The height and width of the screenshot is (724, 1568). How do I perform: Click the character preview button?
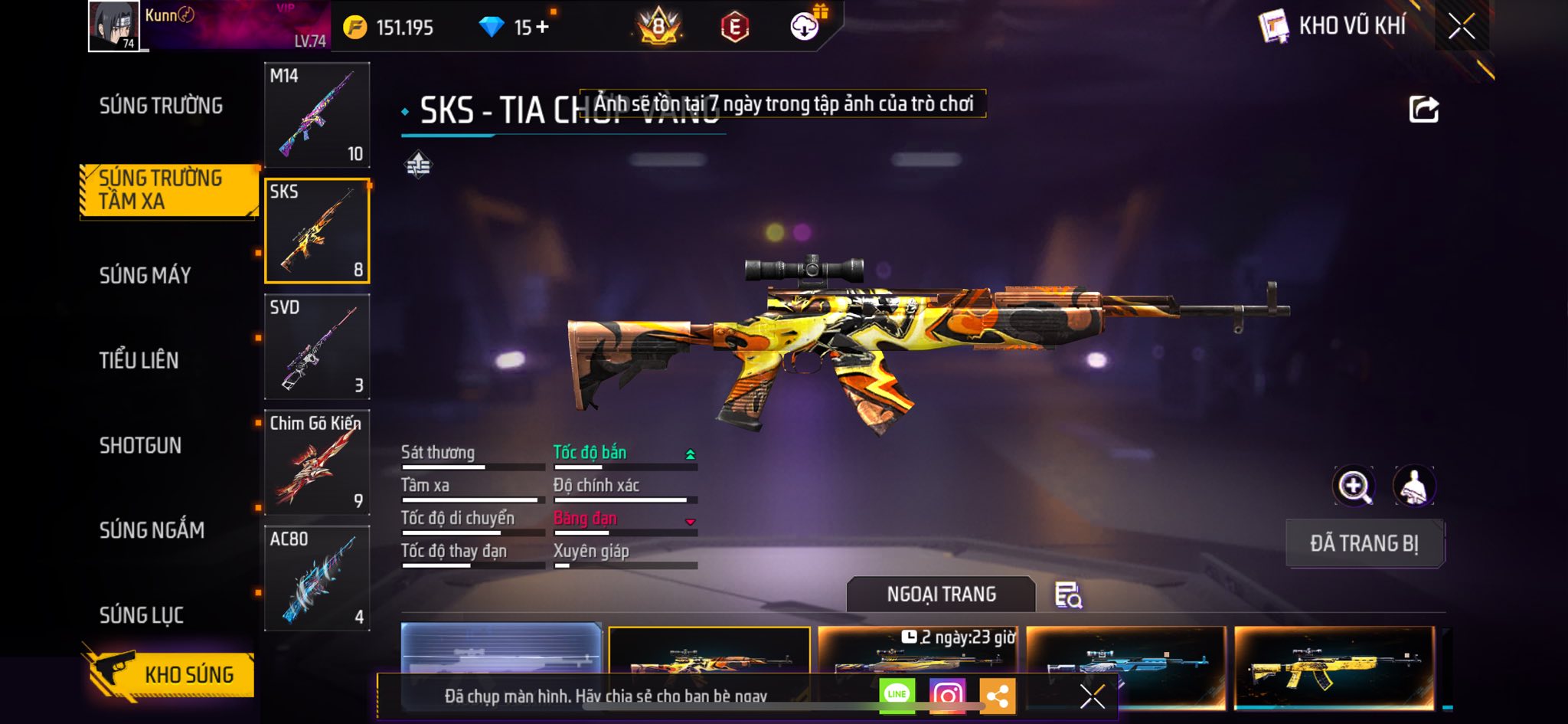1413,486
